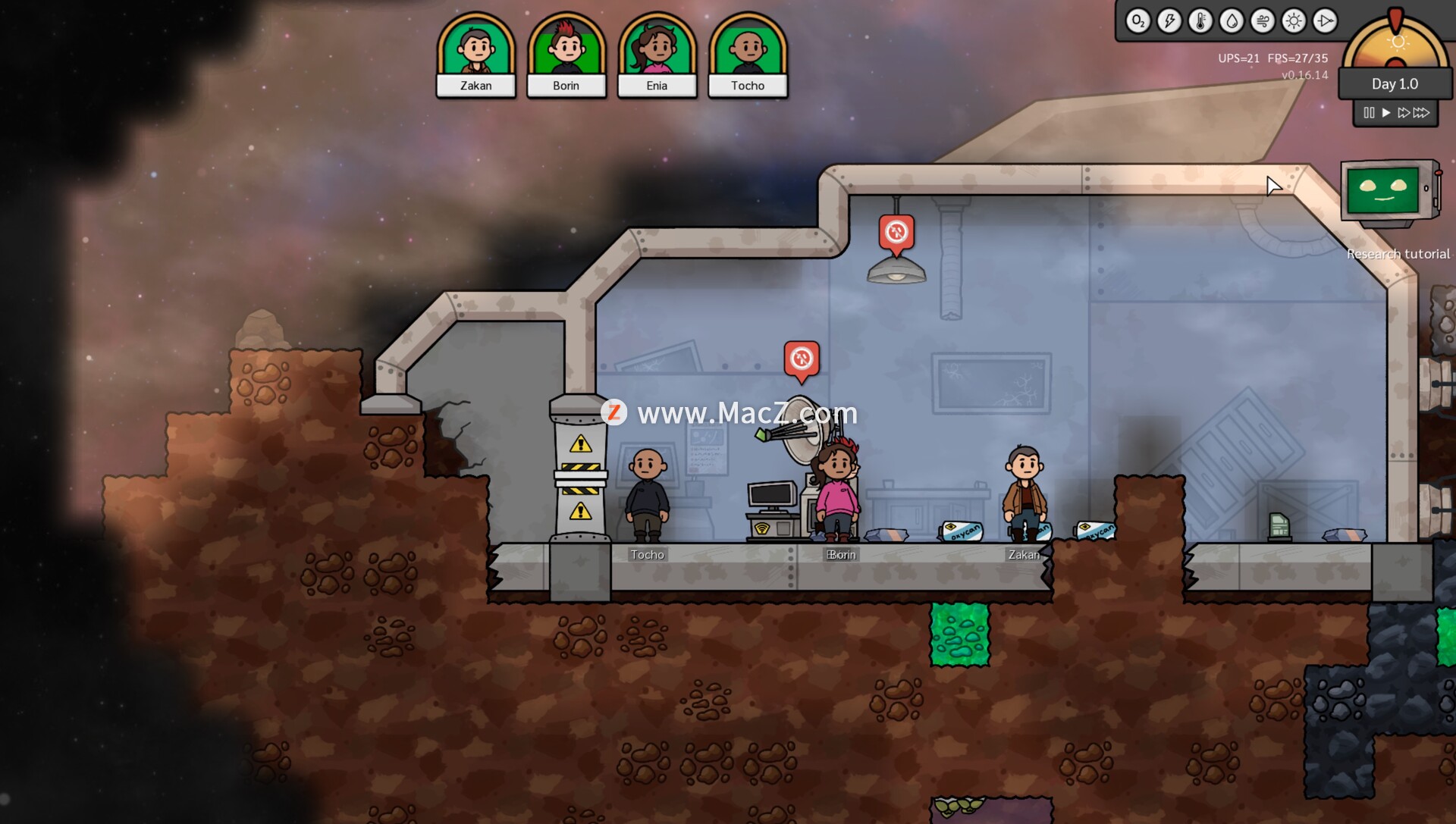Set game speed to double fast-forward

[1404, 113]
